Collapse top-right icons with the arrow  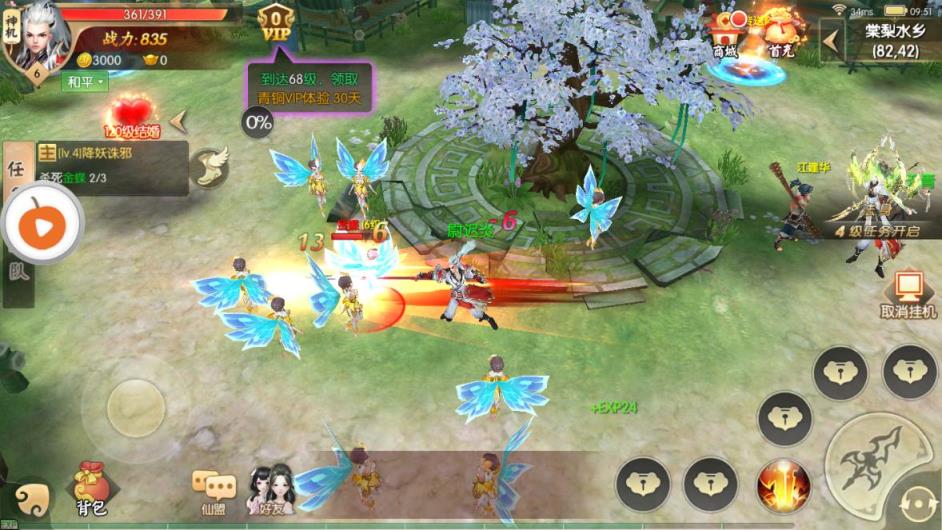pyautogui.click(x=830, y=40)
